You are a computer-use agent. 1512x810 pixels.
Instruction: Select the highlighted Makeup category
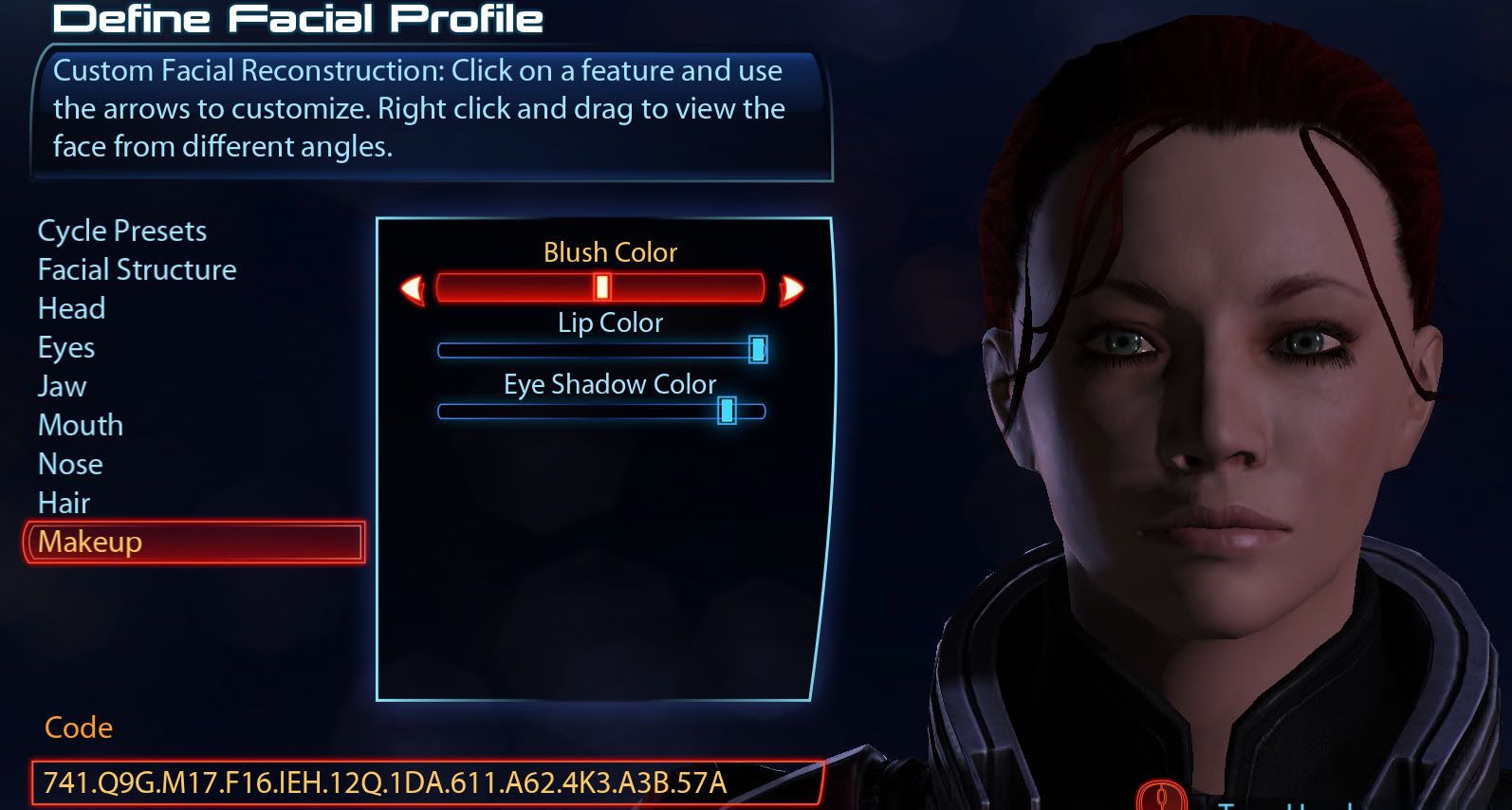click(194, 542)
